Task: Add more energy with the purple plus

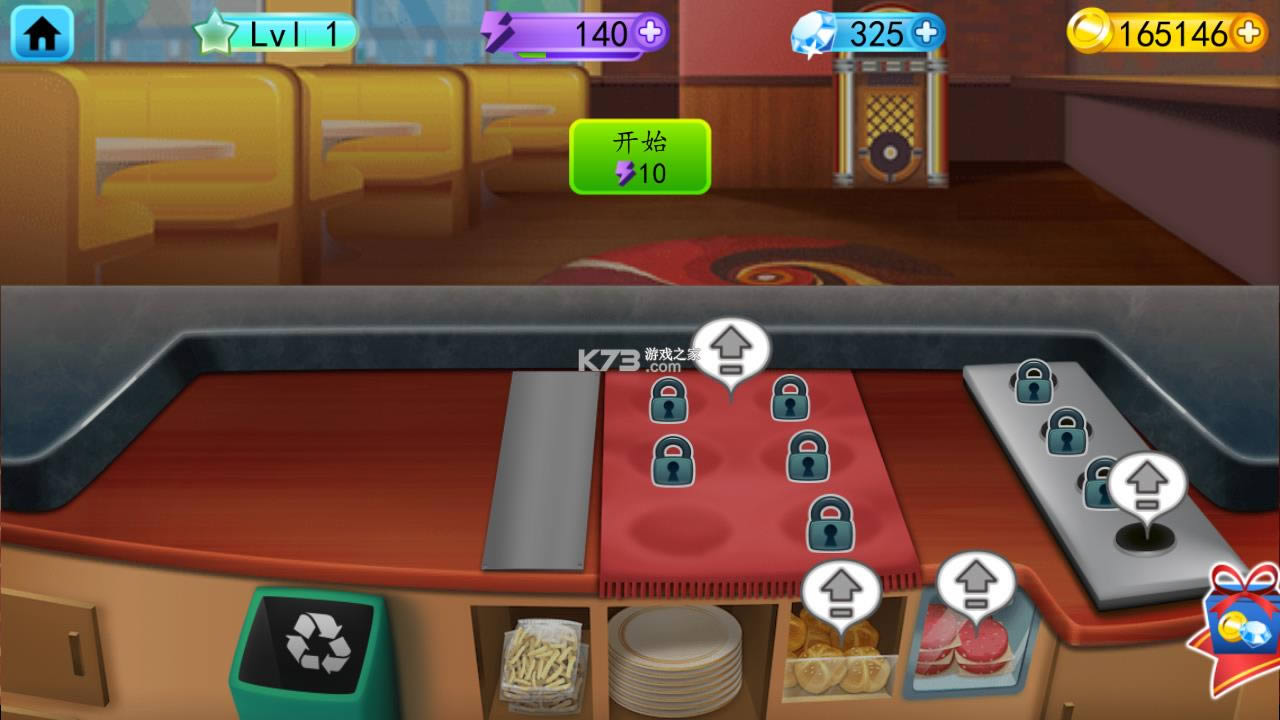Action: (651, 33)
